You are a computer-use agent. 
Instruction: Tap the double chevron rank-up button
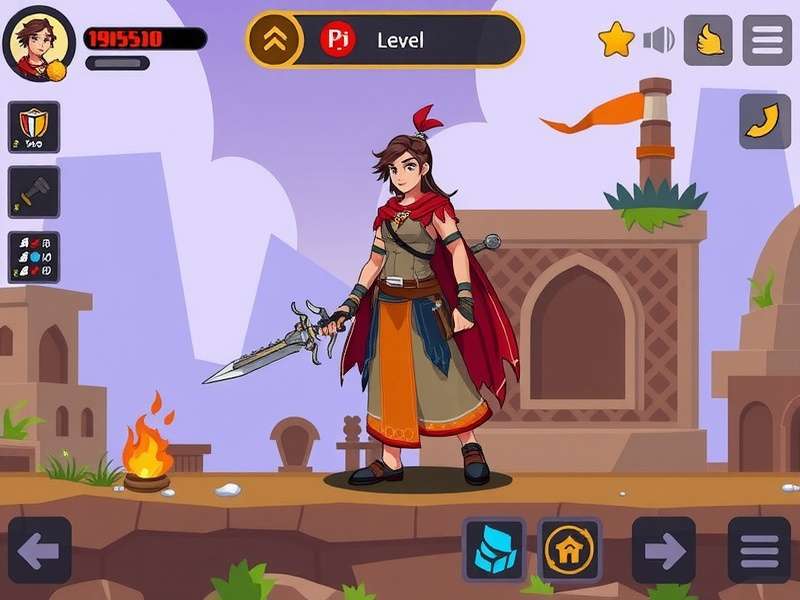coord(275,40)
